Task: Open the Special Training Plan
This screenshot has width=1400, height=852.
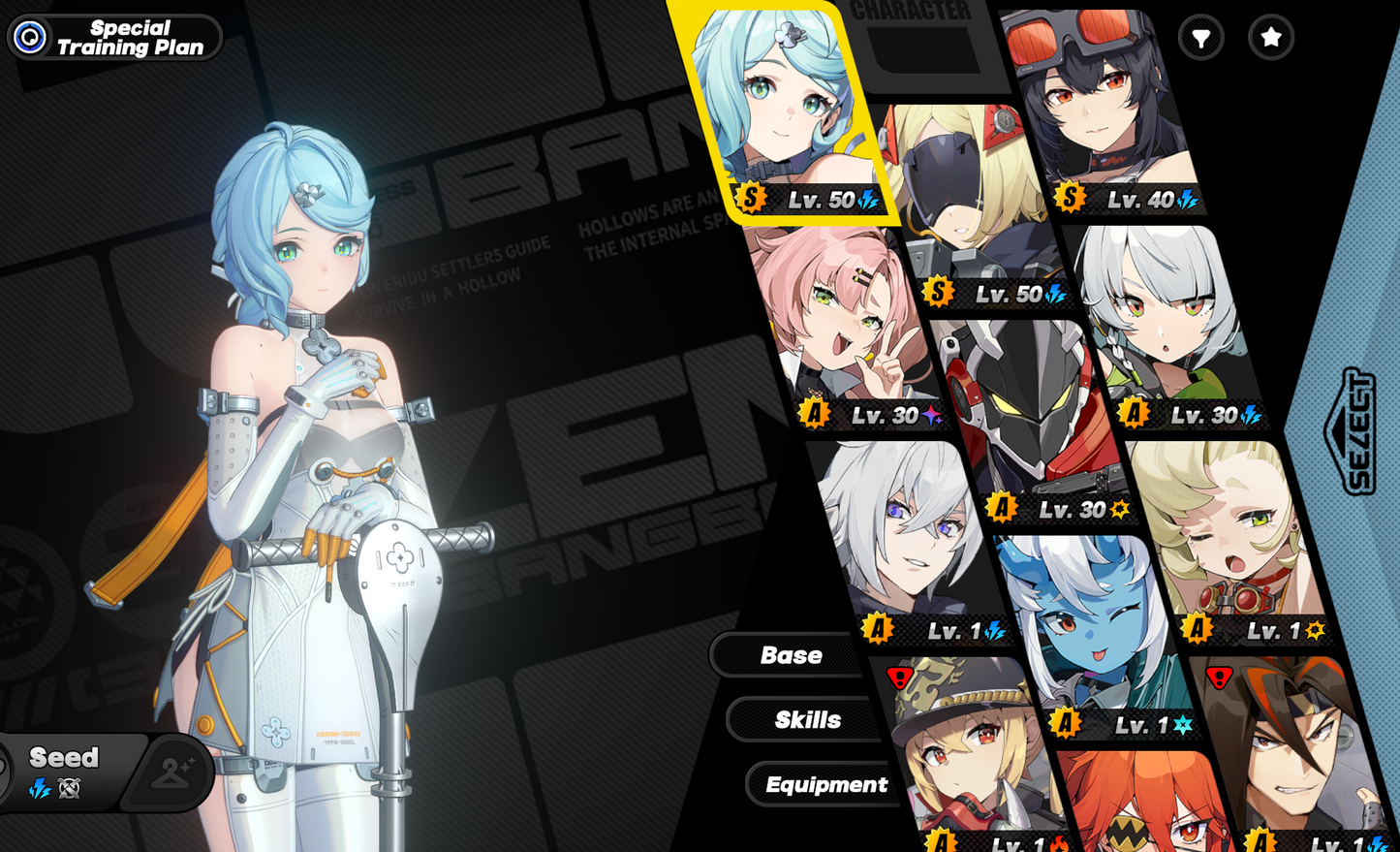Action: 114,38
